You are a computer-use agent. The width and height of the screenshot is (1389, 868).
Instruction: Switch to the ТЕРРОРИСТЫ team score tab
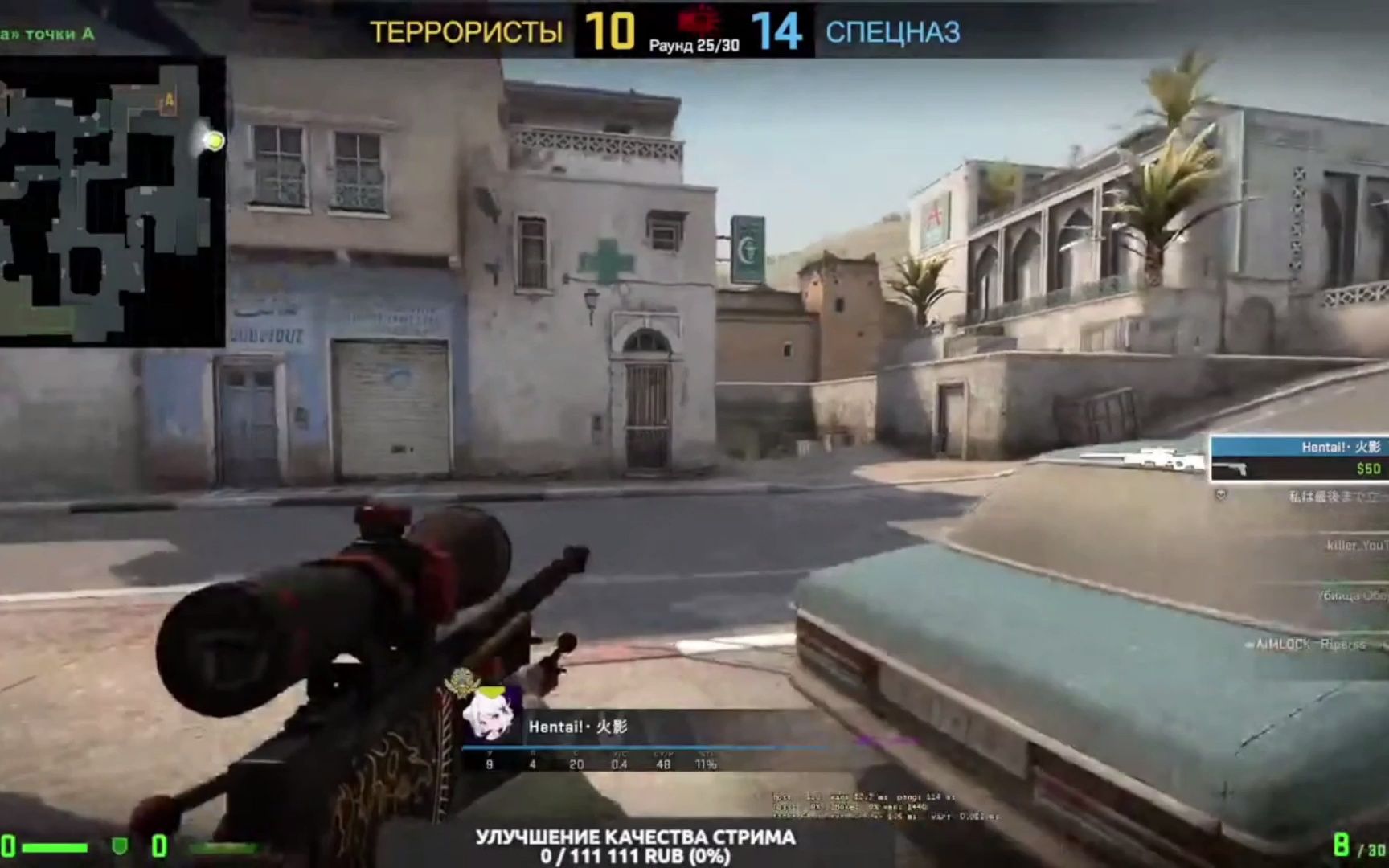tap(466, 32)
